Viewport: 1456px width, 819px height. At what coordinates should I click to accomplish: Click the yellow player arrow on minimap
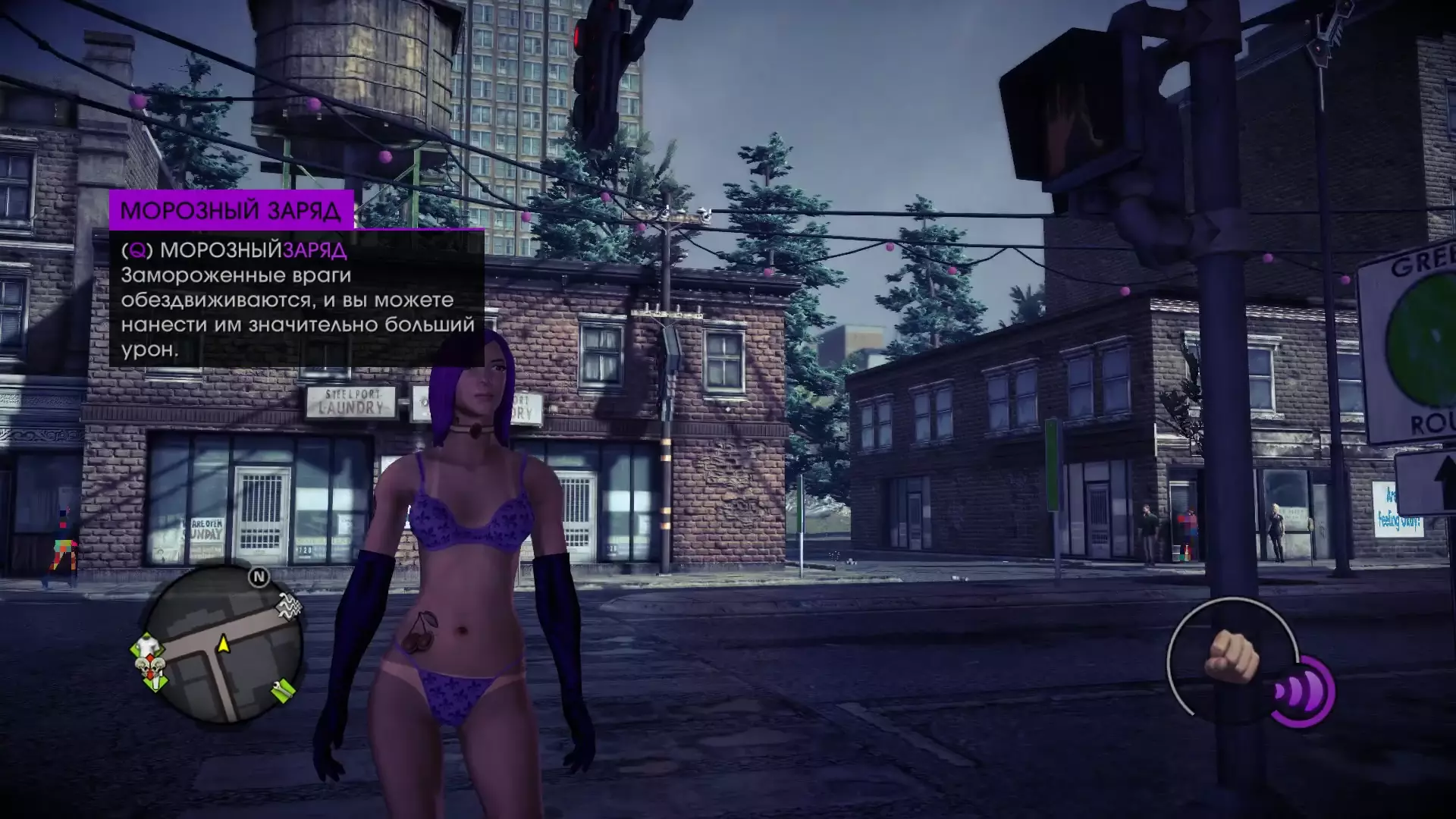point(224,645)
